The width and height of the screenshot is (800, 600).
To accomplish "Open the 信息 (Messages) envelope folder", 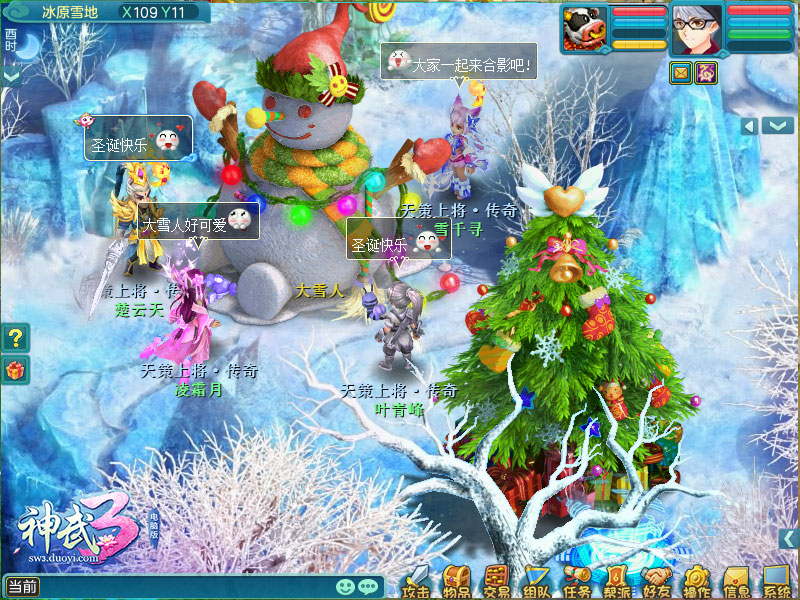I will tap(737, 580).
